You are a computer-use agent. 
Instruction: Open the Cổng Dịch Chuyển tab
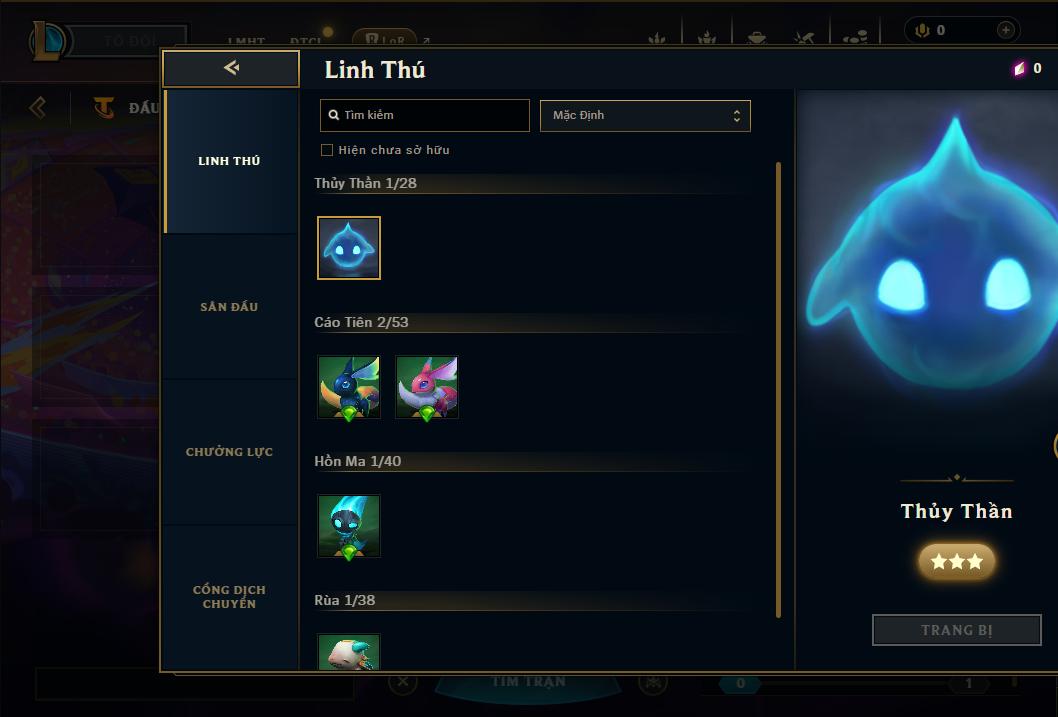[229, 597]
